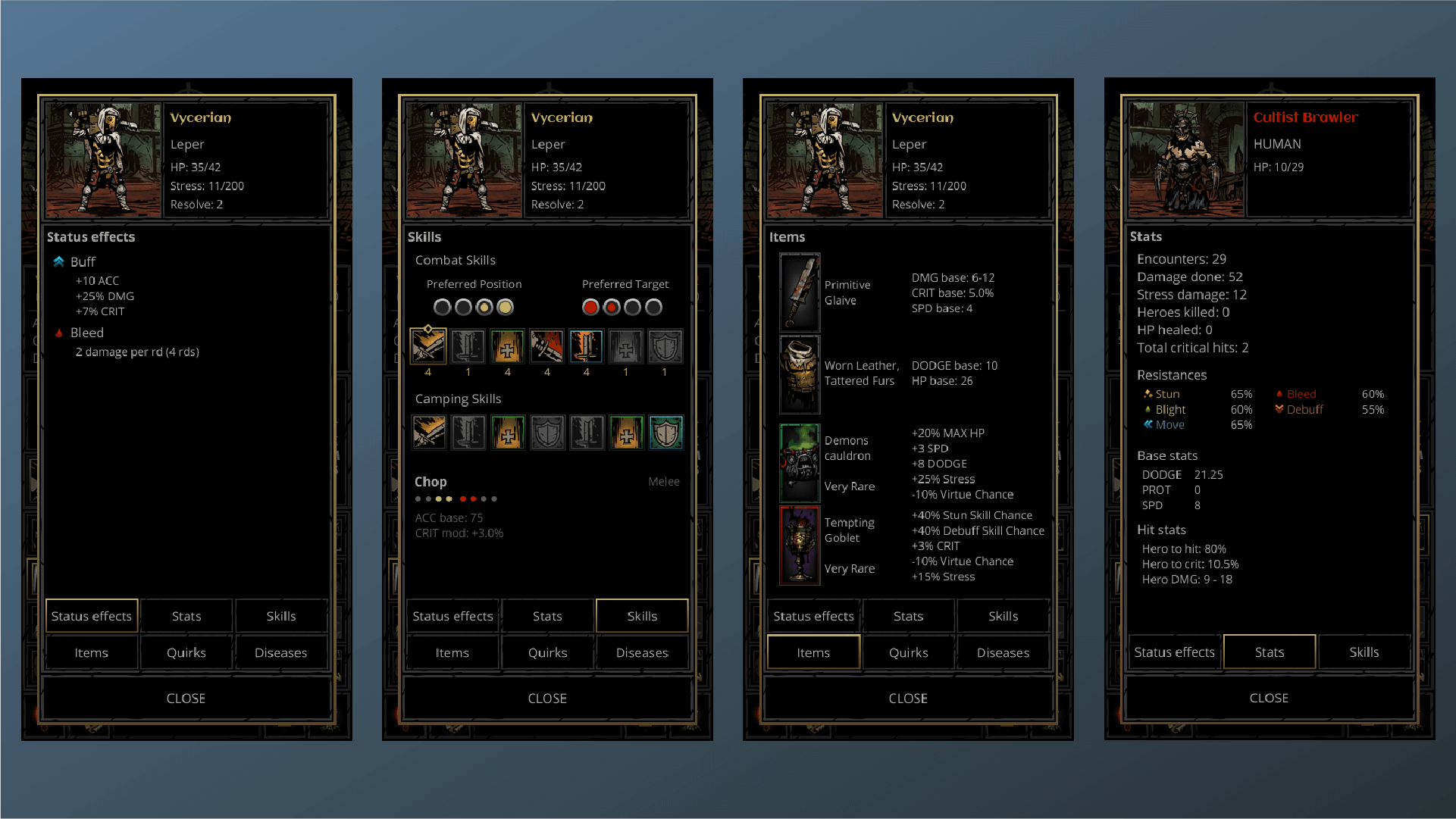Click the Tempting Goblet trinket icon
Image resolution: width=1456 pixels, height=819 pixels.
click(800, 545)
